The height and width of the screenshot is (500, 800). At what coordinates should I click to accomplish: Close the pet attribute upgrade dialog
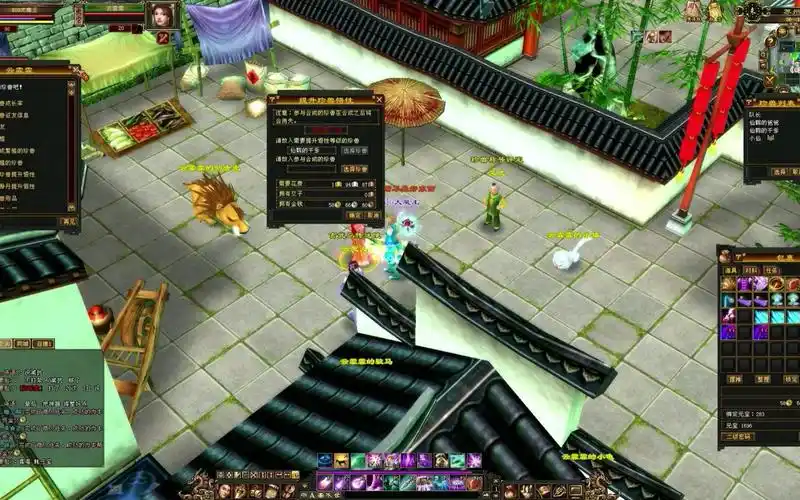(x=379, y=98)
